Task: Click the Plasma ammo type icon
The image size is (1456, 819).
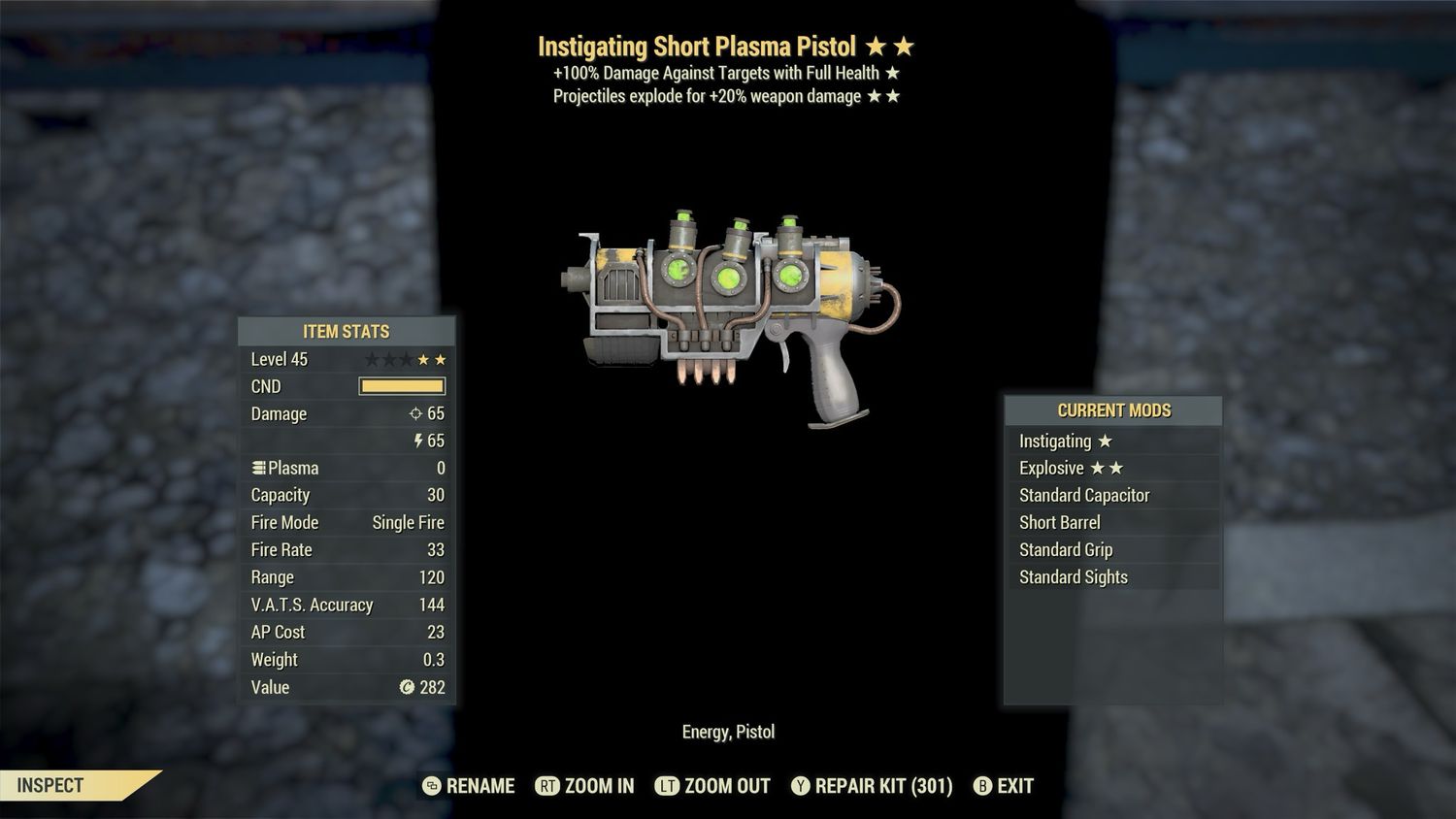Action: pos(258,468)
